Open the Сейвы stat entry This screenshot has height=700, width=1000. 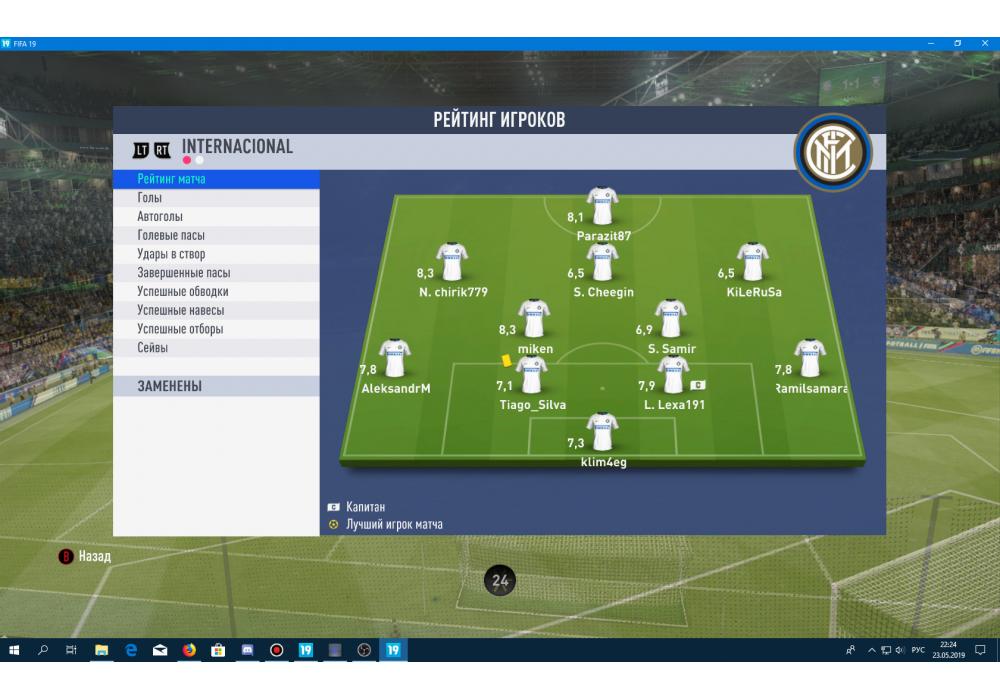tap(216, 348)
